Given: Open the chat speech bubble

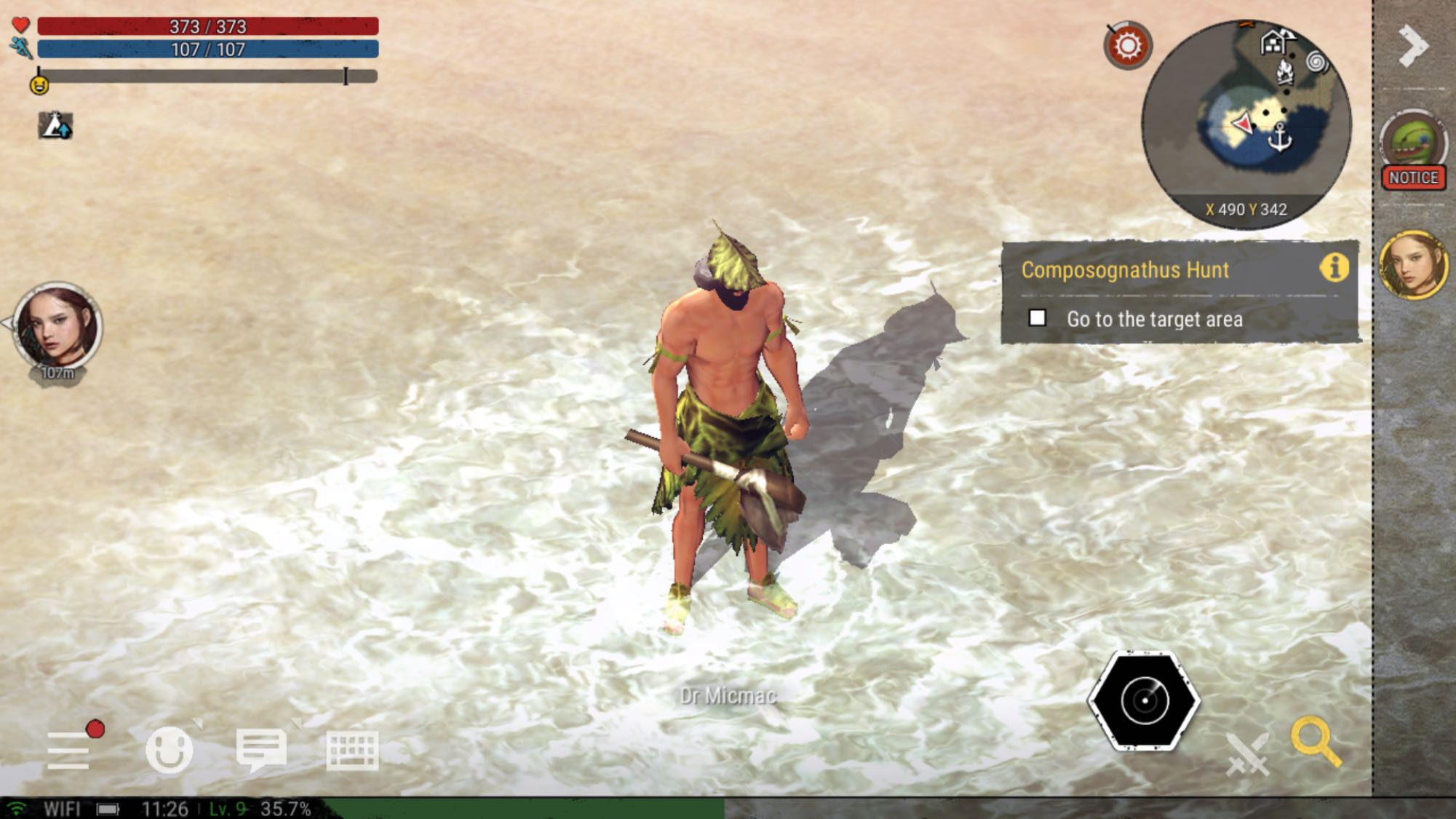Looking at the screenshot, I should 261,750.
